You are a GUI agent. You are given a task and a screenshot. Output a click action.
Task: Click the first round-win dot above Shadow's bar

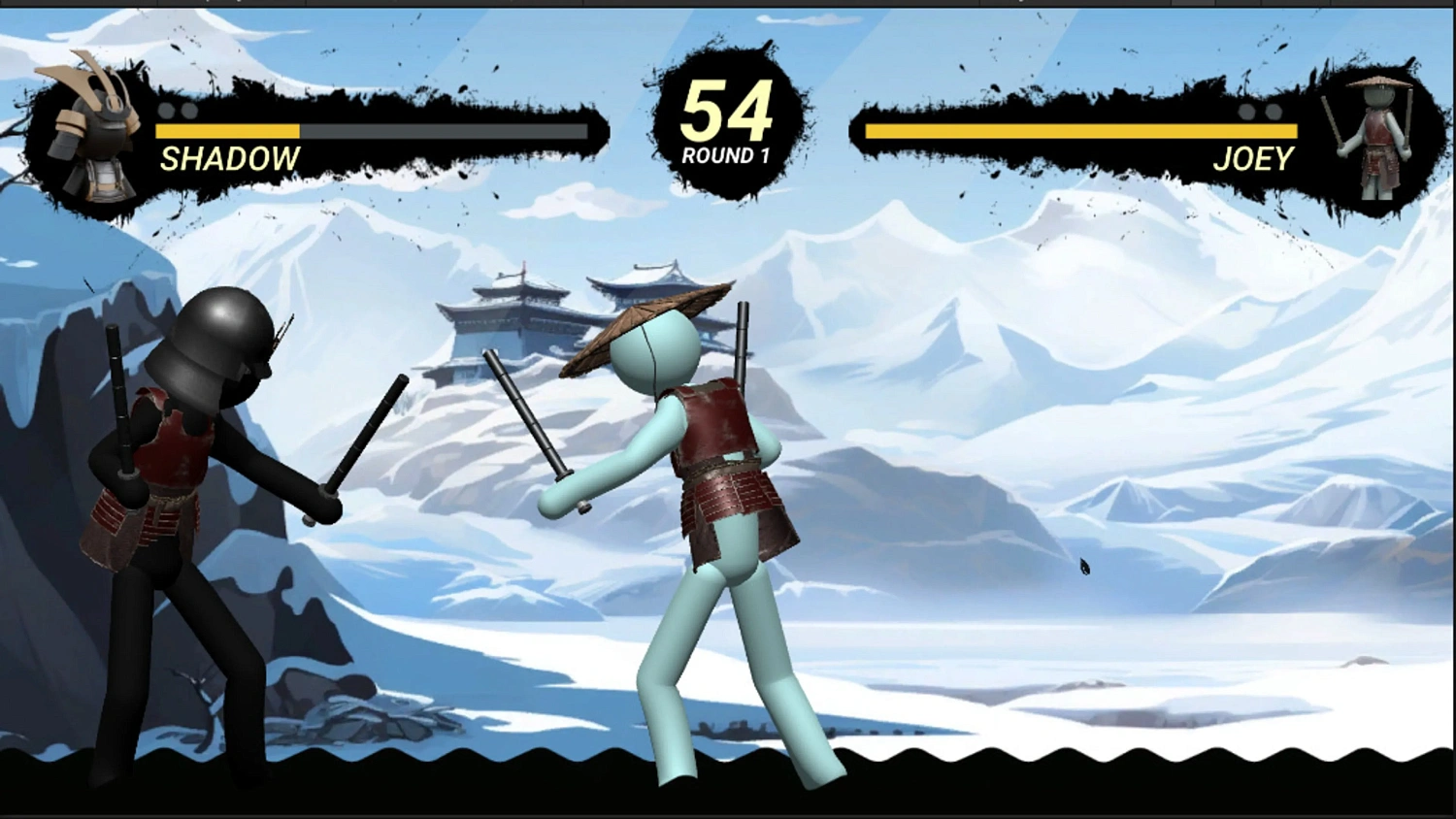(167, 113)
